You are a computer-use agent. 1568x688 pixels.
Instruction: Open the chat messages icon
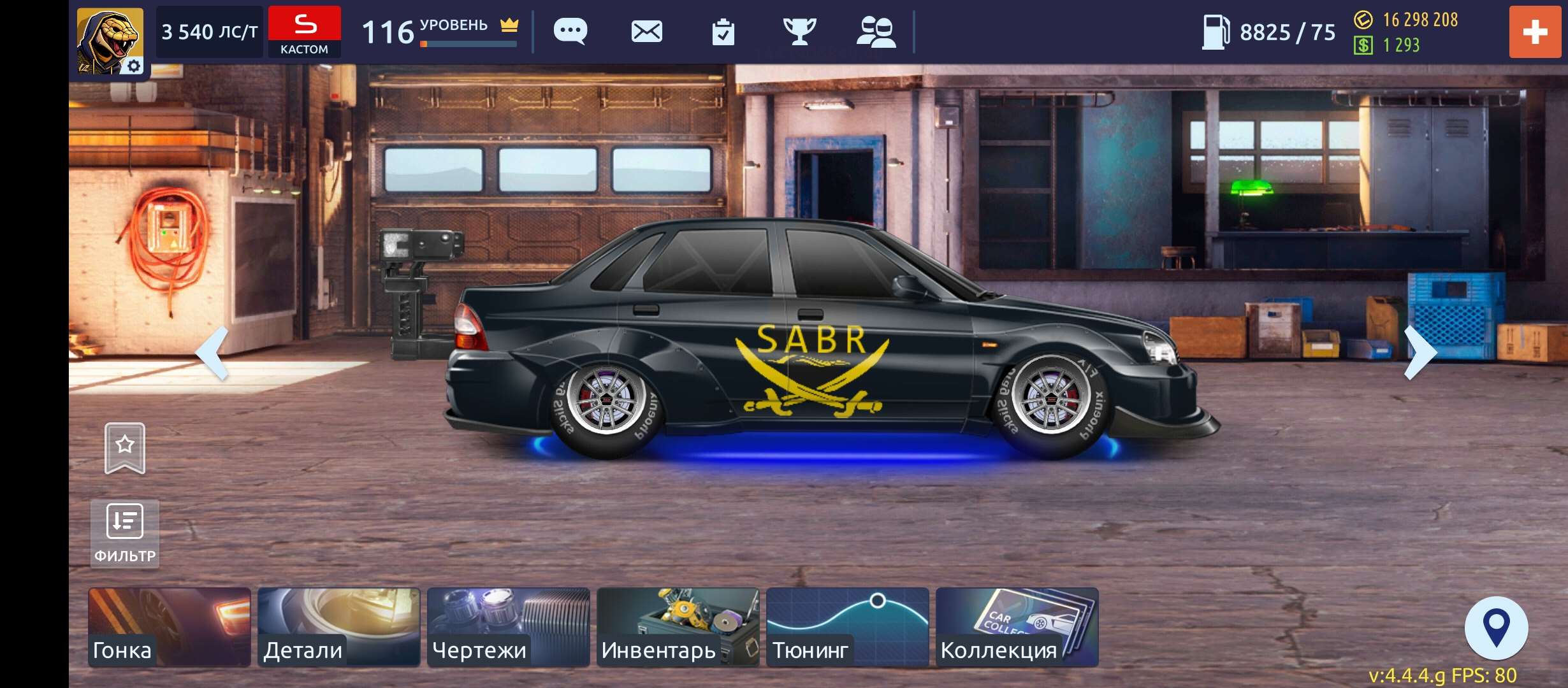tap(569, 31)
